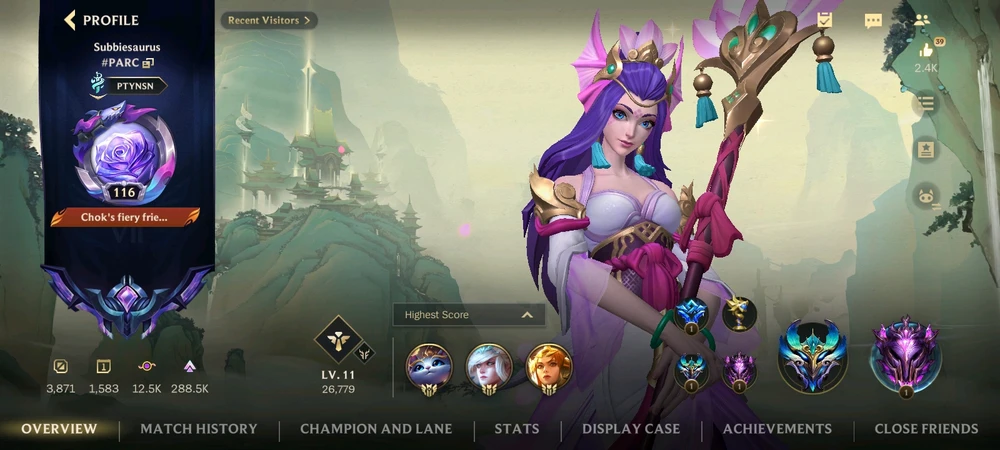Select the Yuumi champion portrait

429,367
